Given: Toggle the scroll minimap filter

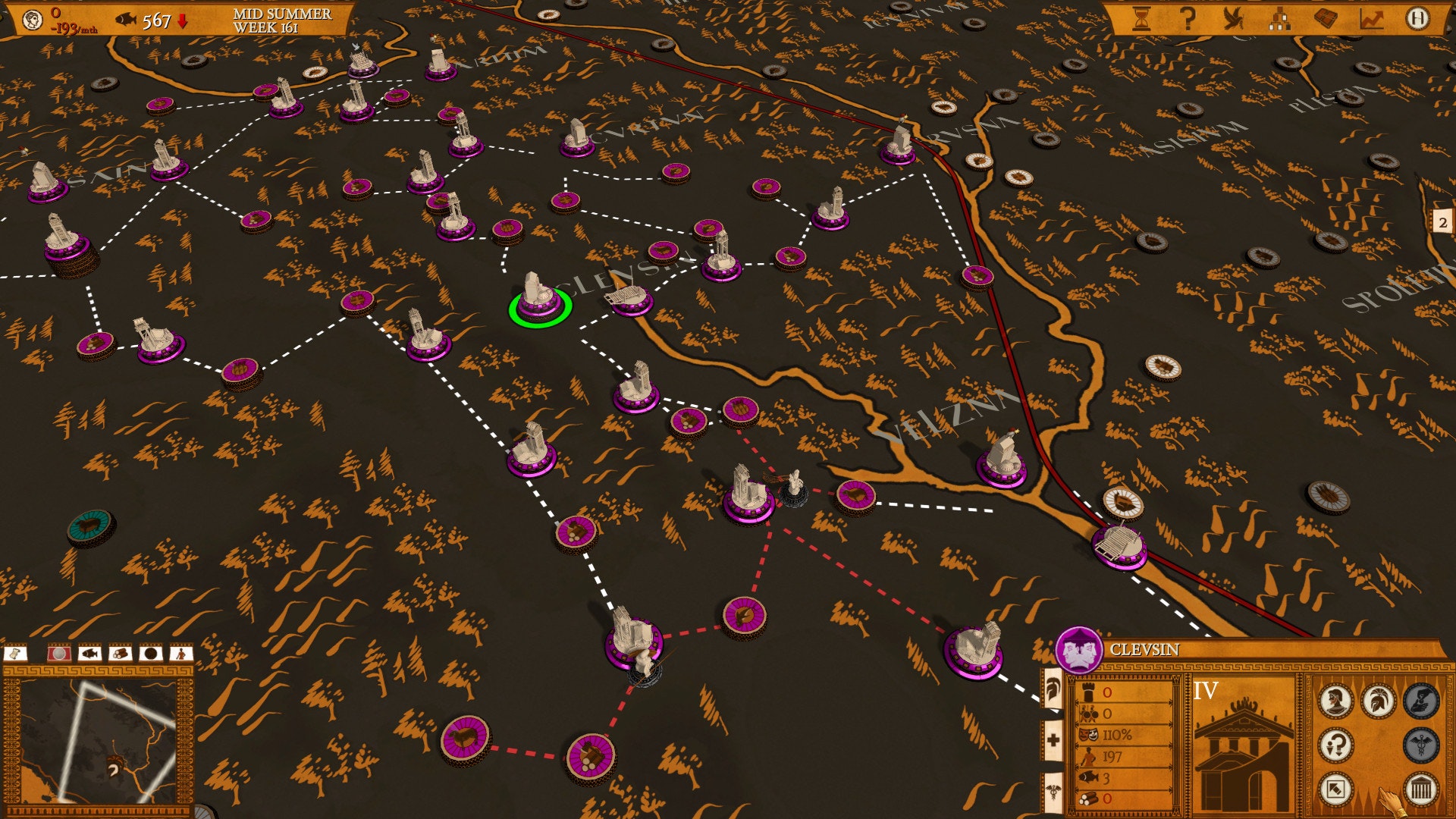Looking at the screenshot, I should coord(15,653).
